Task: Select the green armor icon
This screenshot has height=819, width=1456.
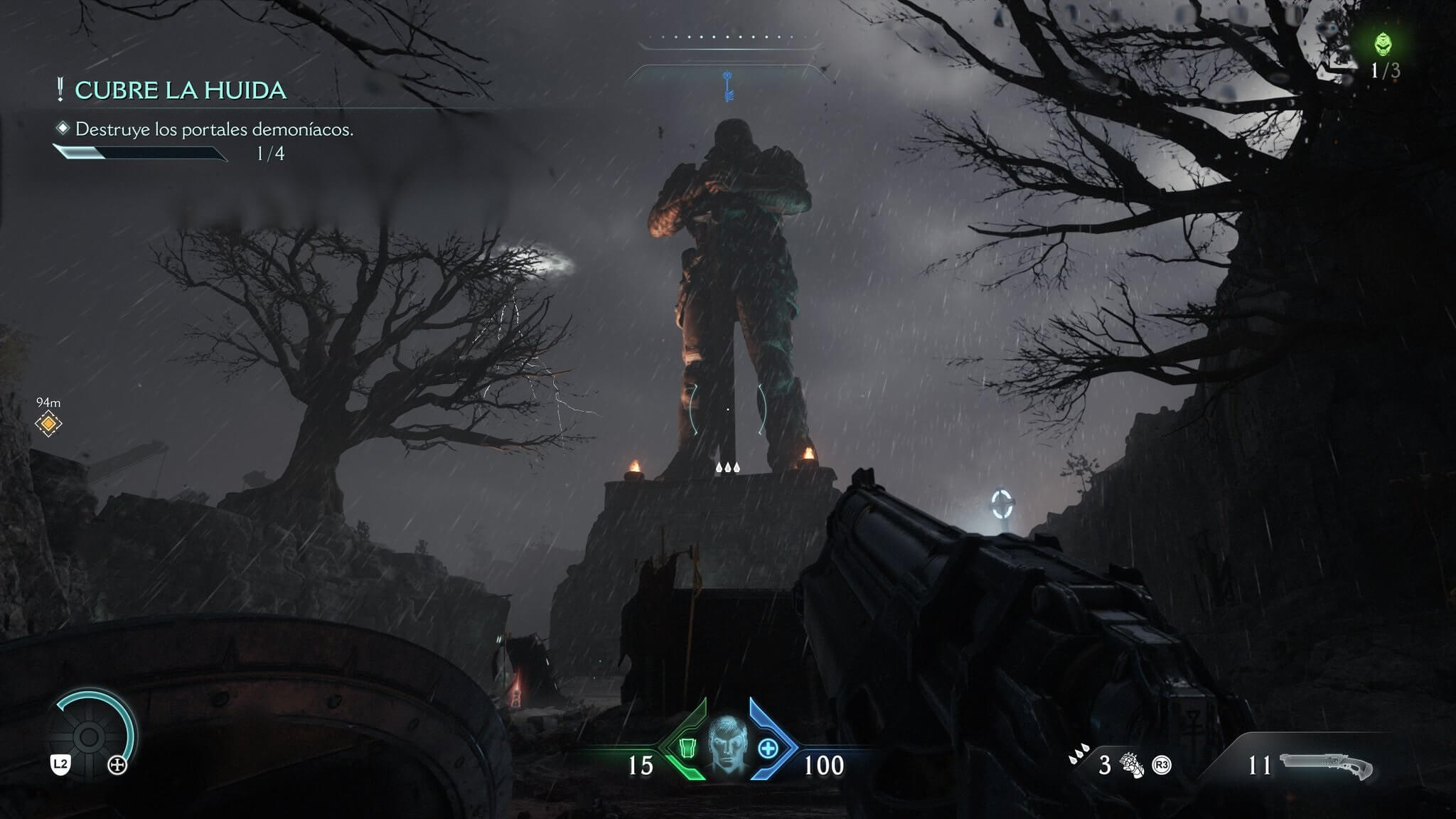Action: [687, 748]
